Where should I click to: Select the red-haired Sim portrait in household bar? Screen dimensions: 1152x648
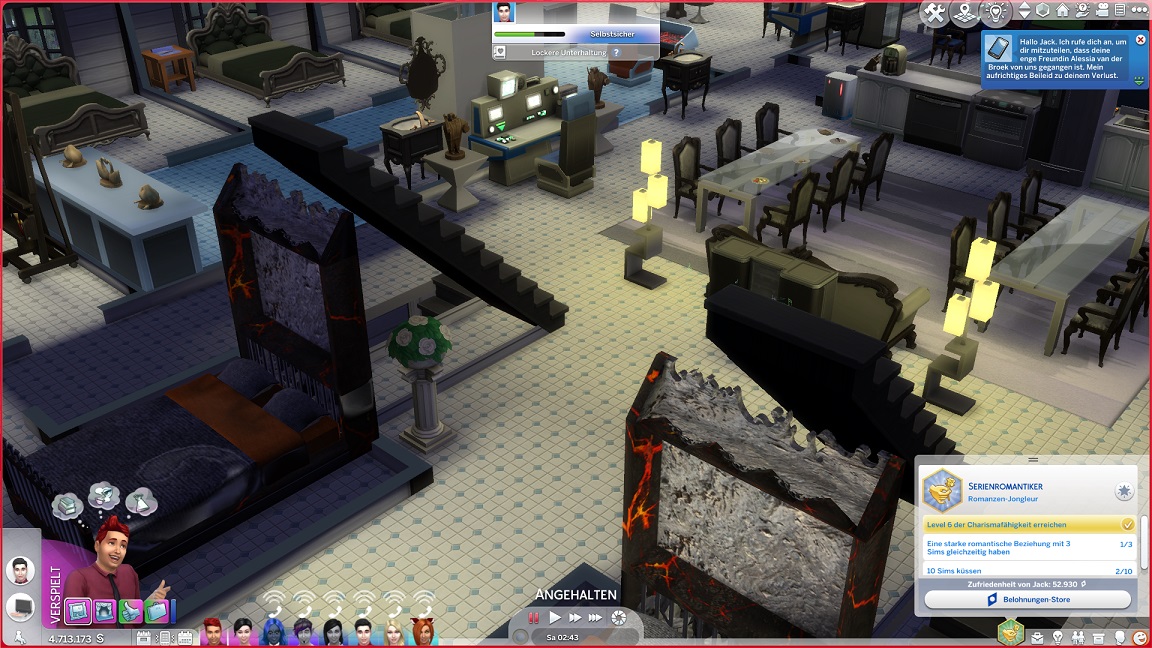click(x=212, y=632)
